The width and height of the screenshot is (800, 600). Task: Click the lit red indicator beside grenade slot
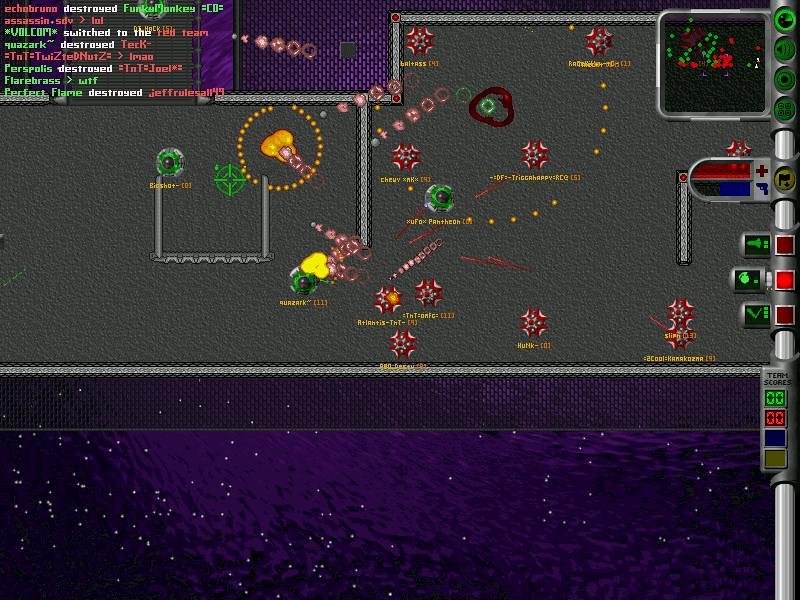(785, 280)
